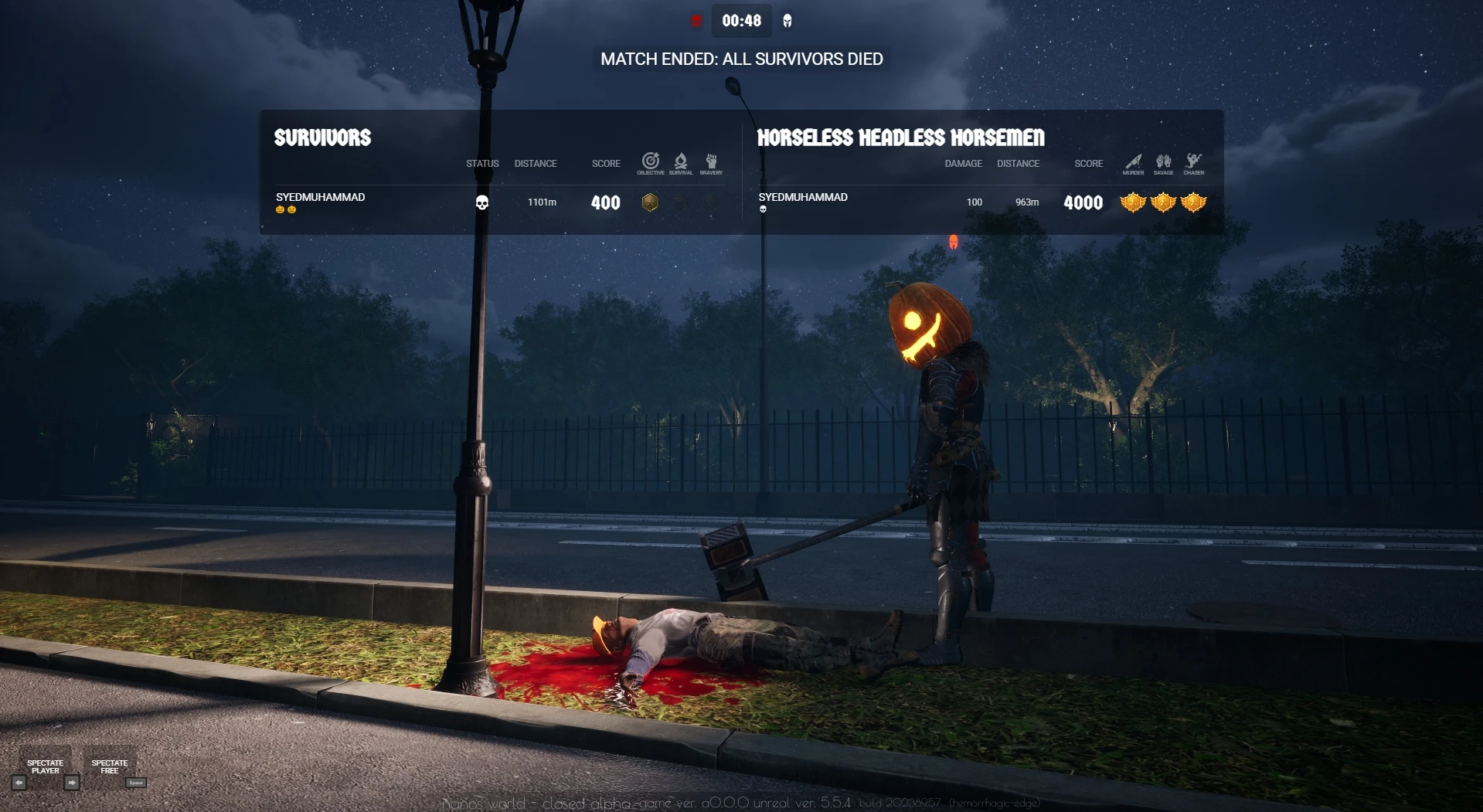Select SYEDMUHAMMAD in the Survivors list
The image size is (1483, 812).
[x=320, y=198]
